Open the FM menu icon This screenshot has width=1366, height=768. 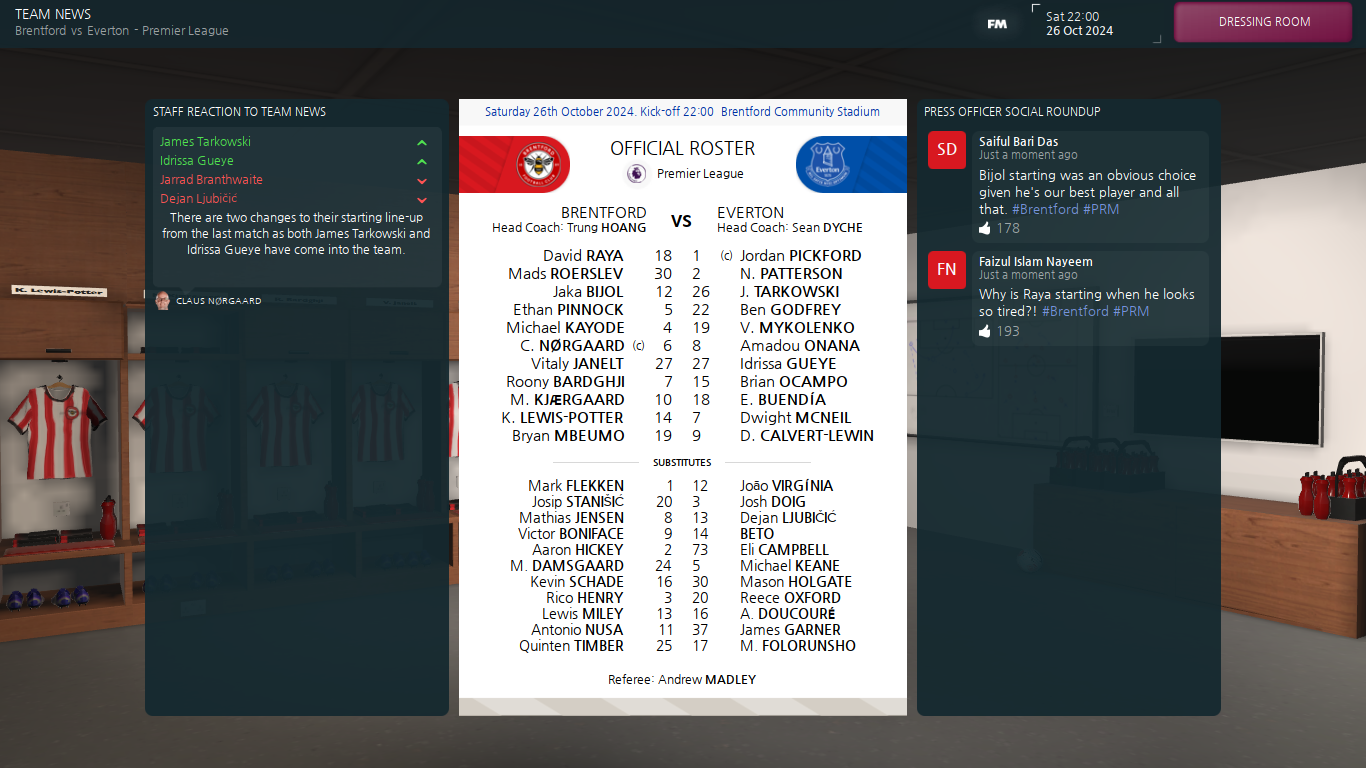click(996, 24)
